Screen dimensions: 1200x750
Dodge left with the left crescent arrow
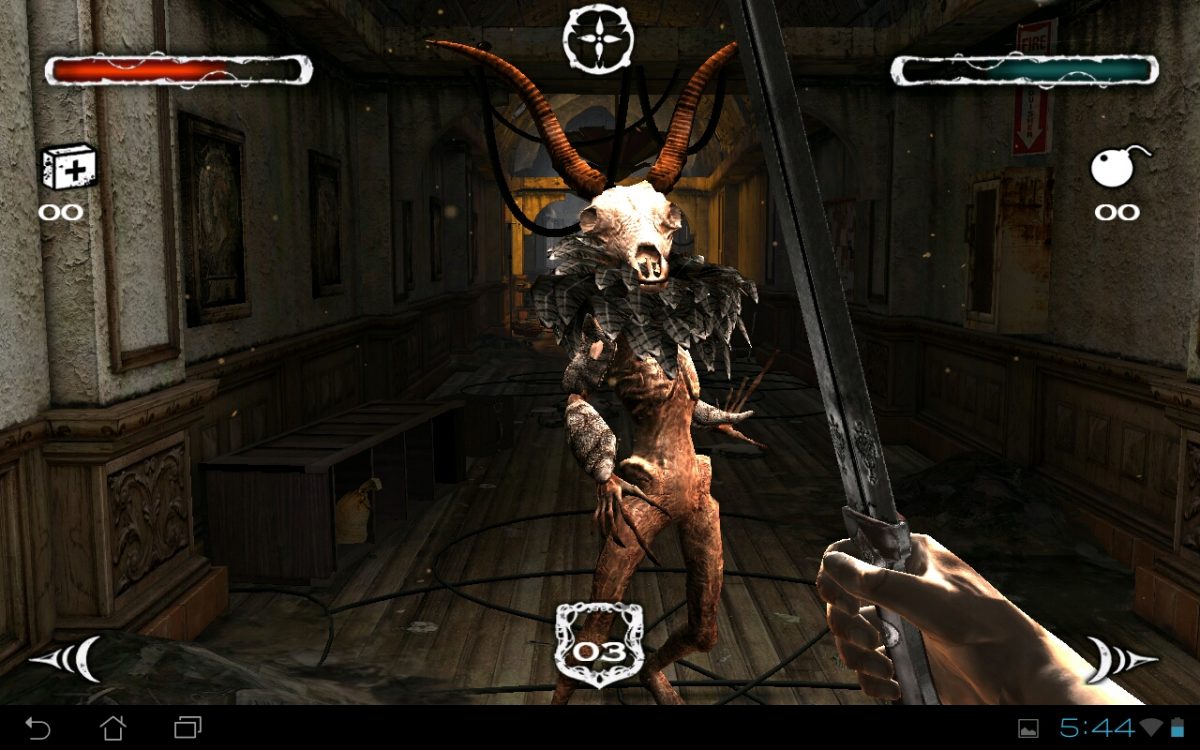click(x=68, y=659)
